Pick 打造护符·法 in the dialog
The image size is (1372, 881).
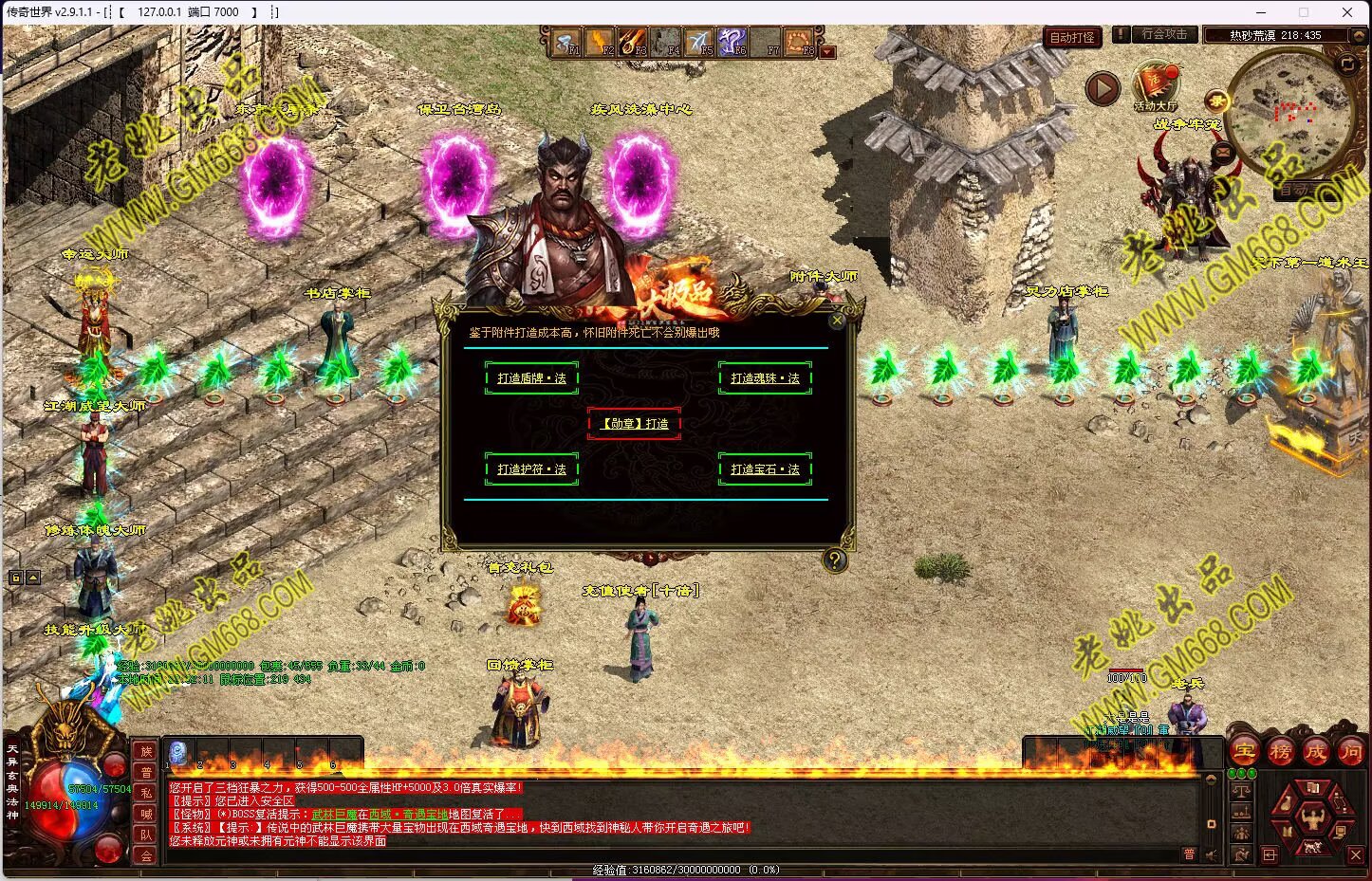531,469
